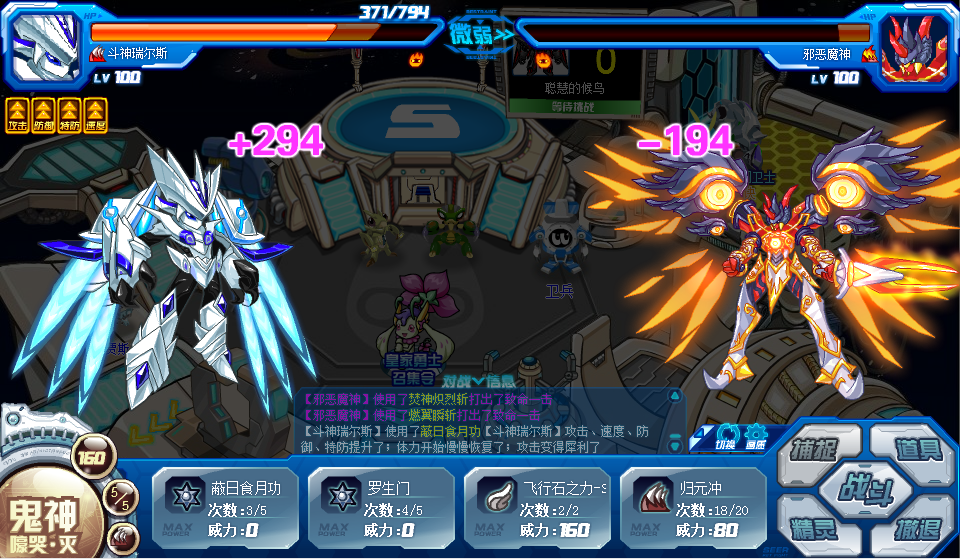
Task: Select the central 战斗 fight button
Action: 863,488
